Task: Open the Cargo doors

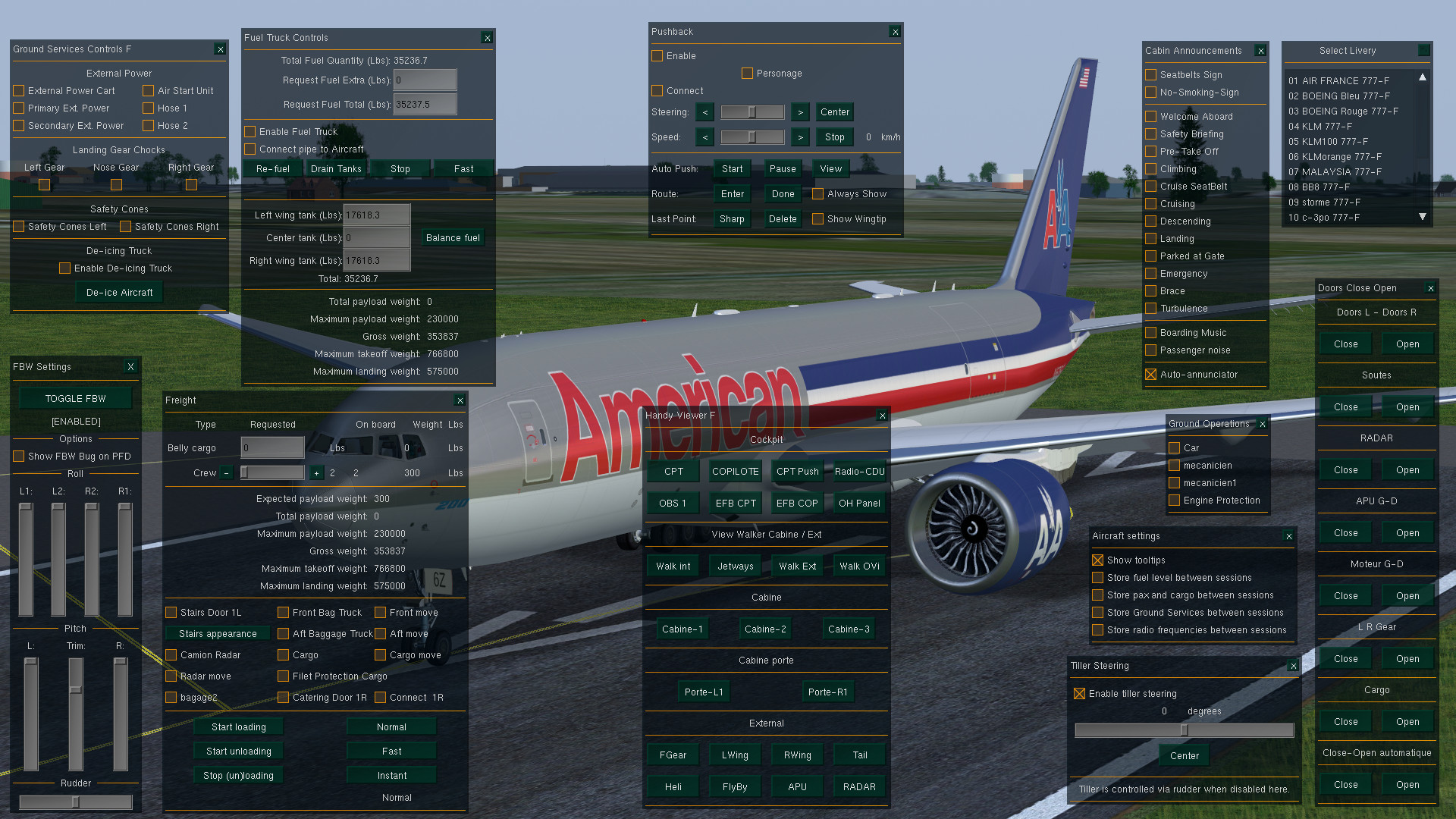Action: [x=1407, y=722]
